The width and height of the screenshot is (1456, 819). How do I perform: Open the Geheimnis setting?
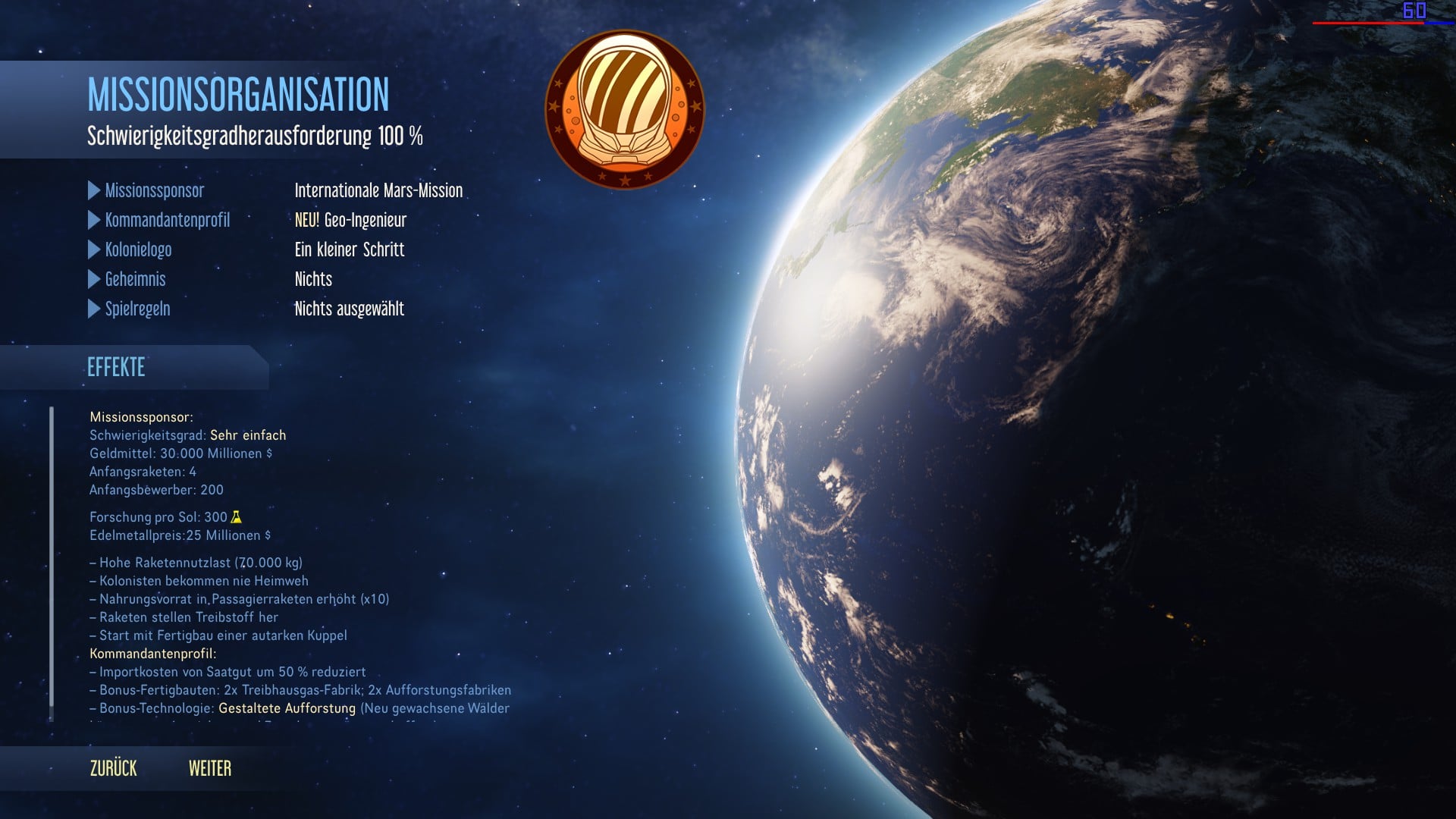click(x=135, y=279)
